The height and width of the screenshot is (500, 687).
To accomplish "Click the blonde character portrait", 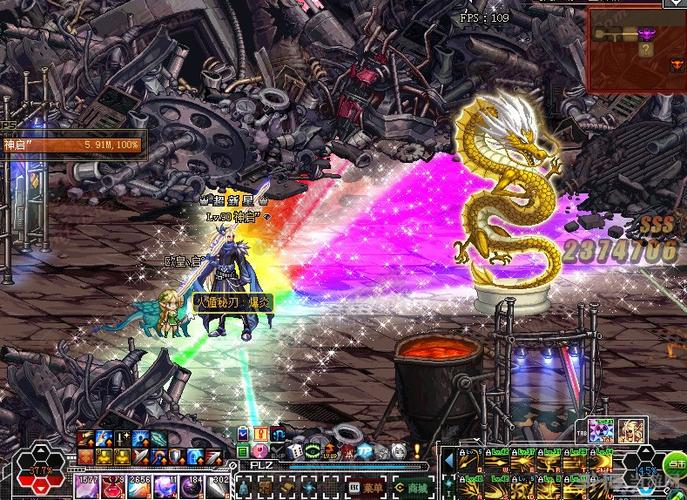I will [630, 432].
